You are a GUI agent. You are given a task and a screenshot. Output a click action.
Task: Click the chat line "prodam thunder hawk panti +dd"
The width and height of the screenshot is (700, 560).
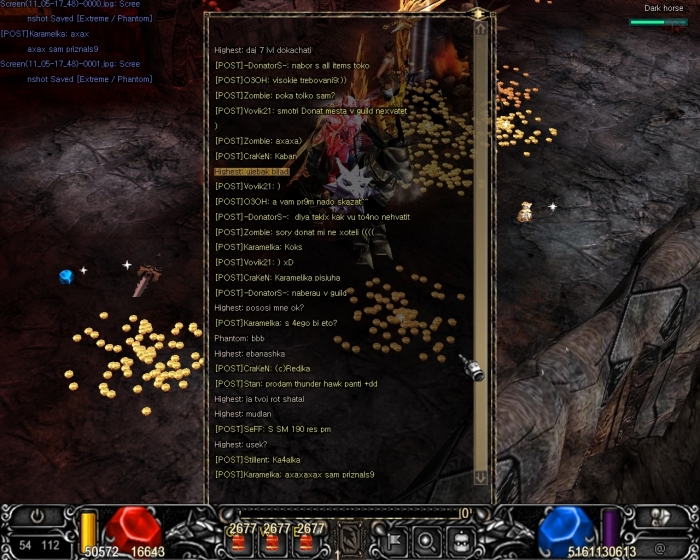296,384
